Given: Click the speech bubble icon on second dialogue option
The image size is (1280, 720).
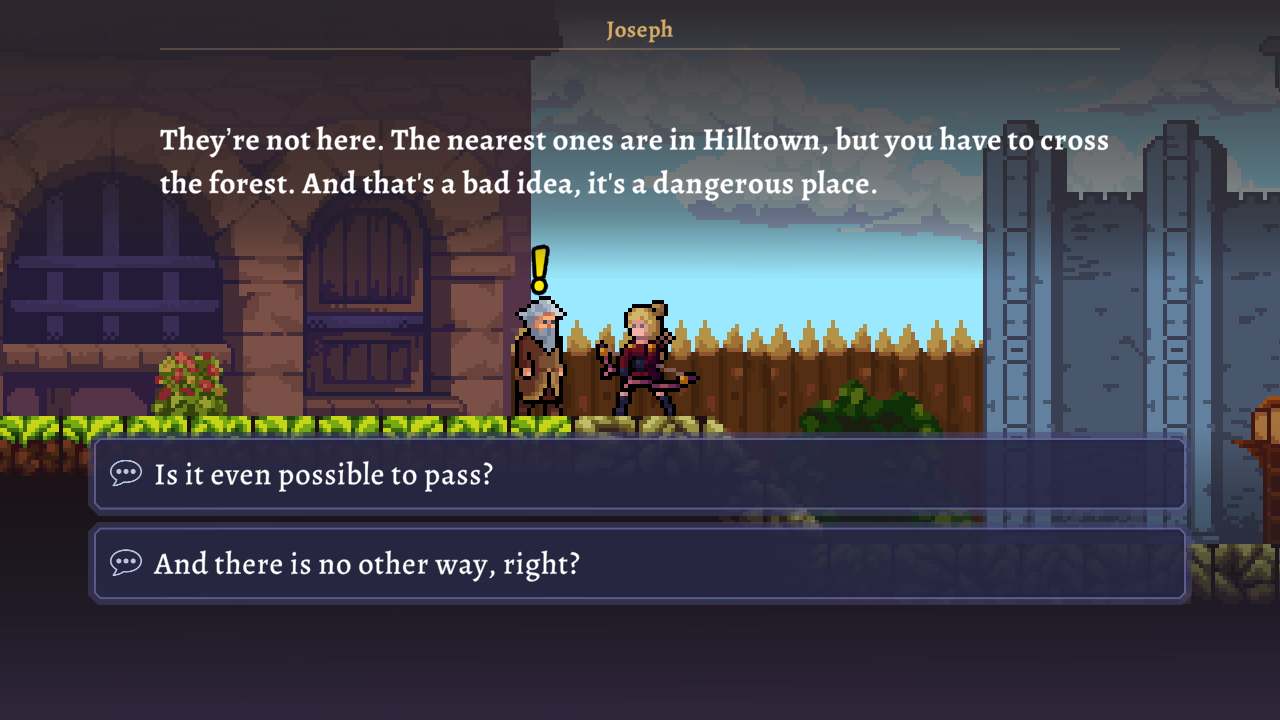Looking at the screenshot, I should 127,564.
